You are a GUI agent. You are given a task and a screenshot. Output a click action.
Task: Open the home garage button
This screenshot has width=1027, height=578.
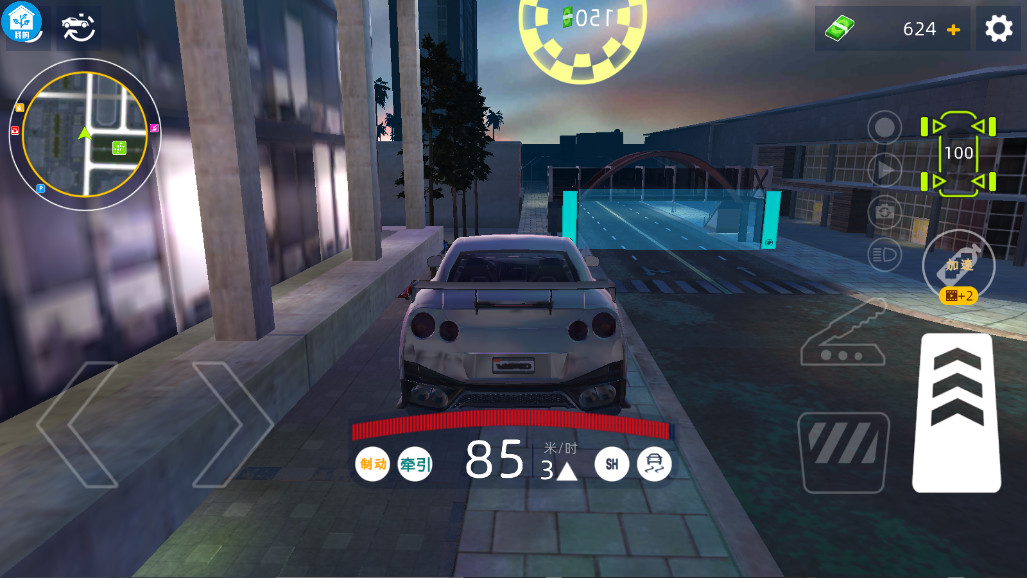(x=24, y=24)
